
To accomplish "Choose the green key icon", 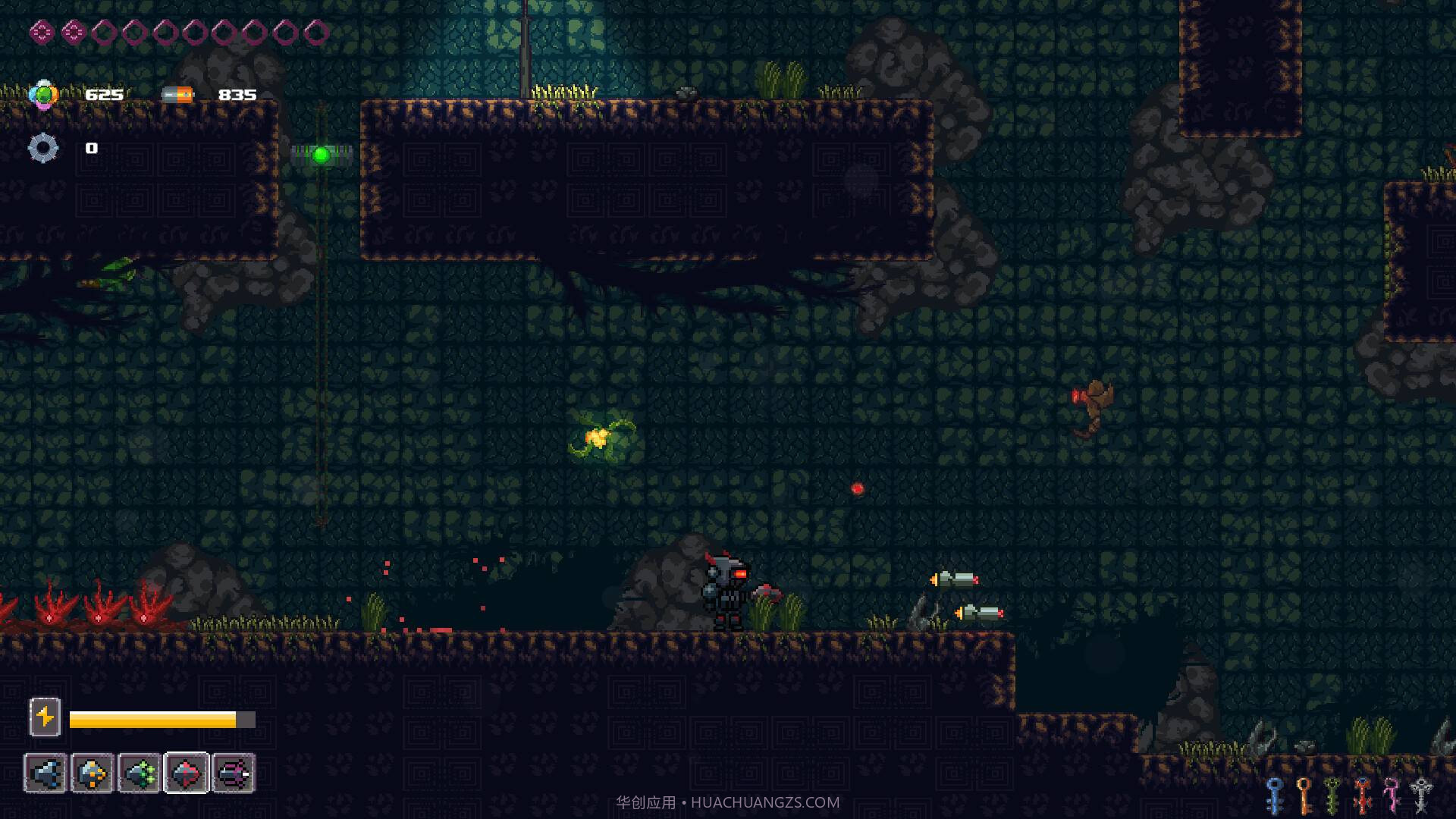I will pyautogui.click(x=1333, y=795).
